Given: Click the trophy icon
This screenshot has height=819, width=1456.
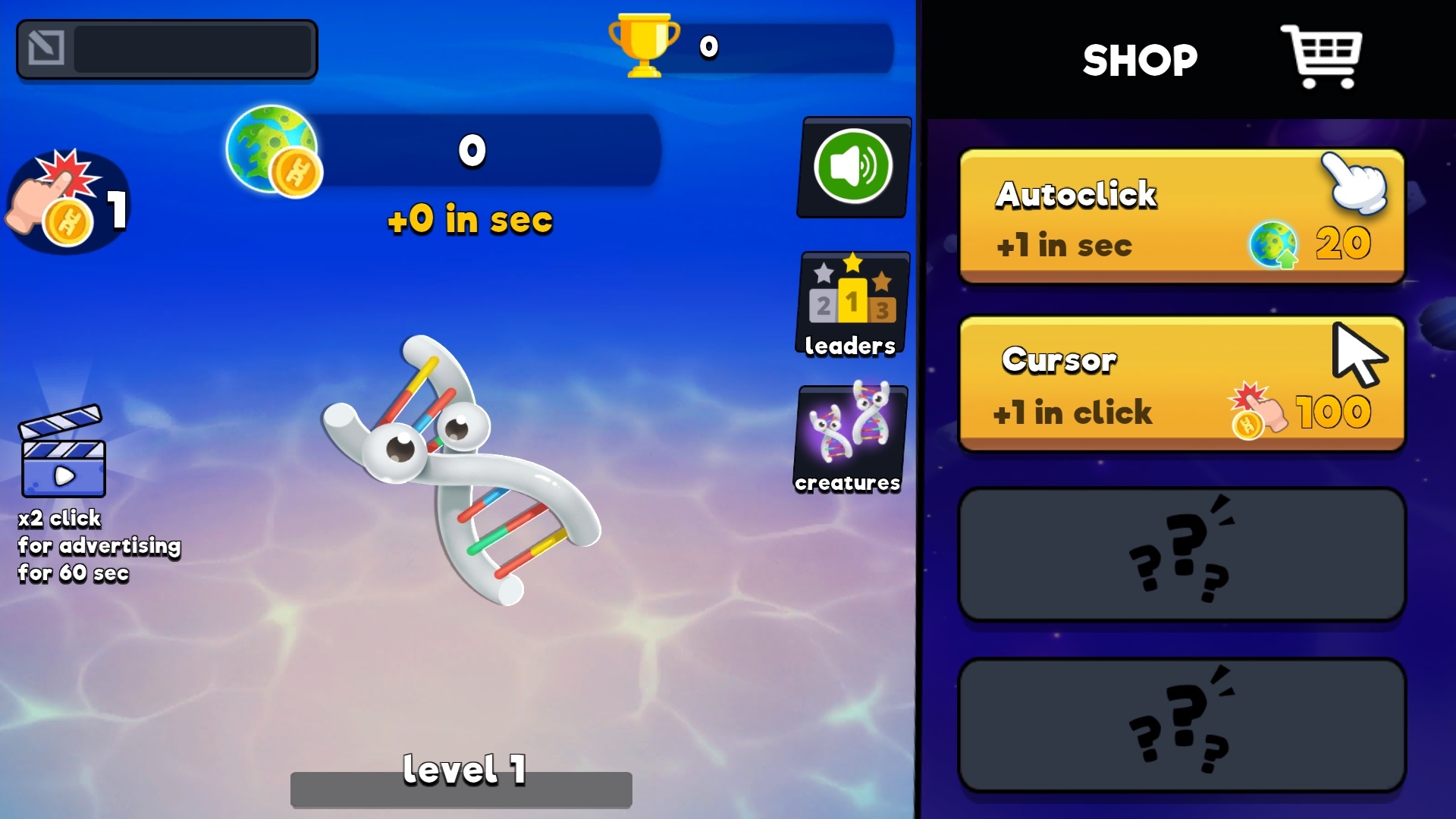Looking at the screenshot, I should pyautogui.click(x=643, y=45).
